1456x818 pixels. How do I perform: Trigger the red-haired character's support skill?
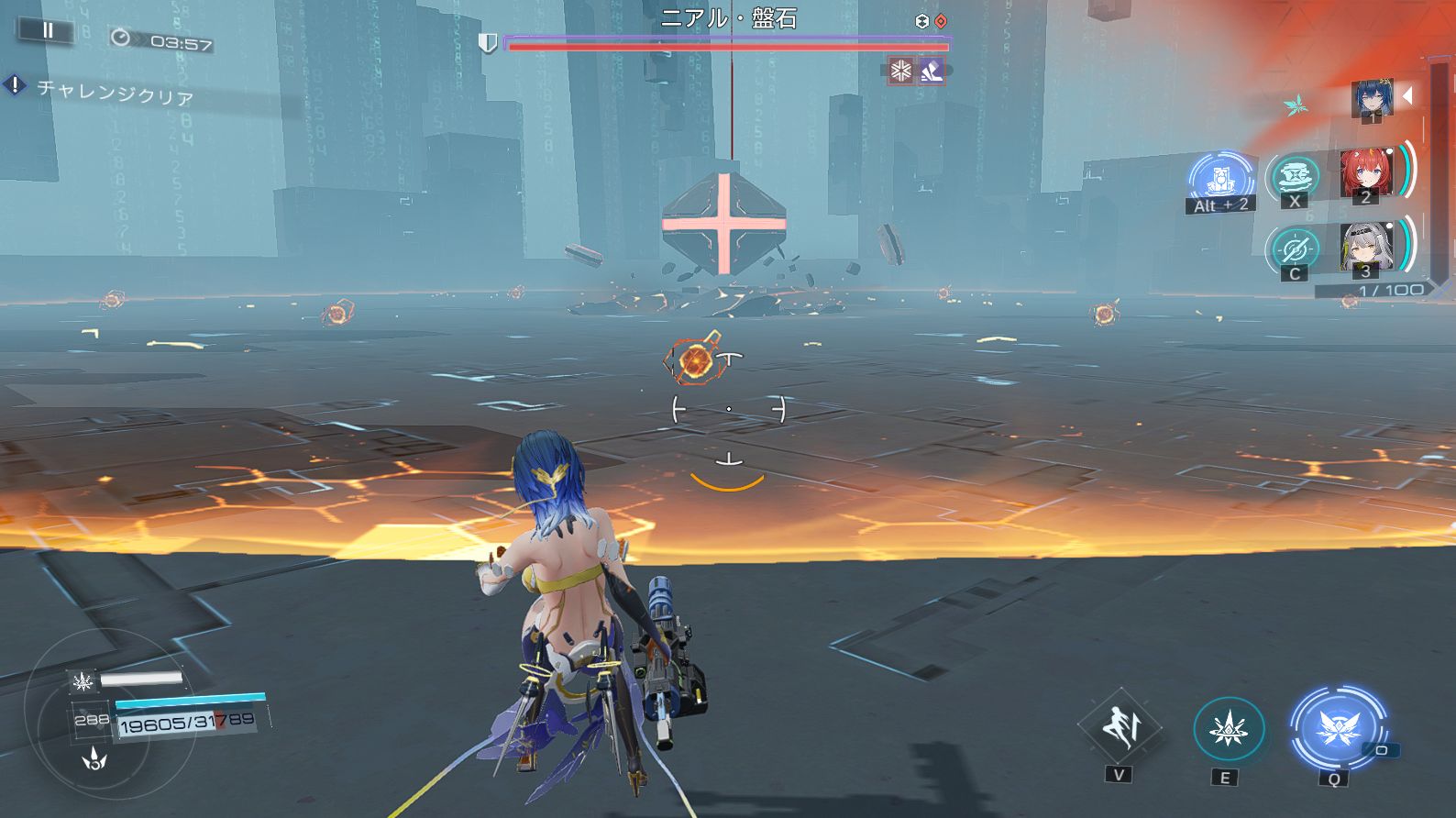click(x=1295, y=176)
